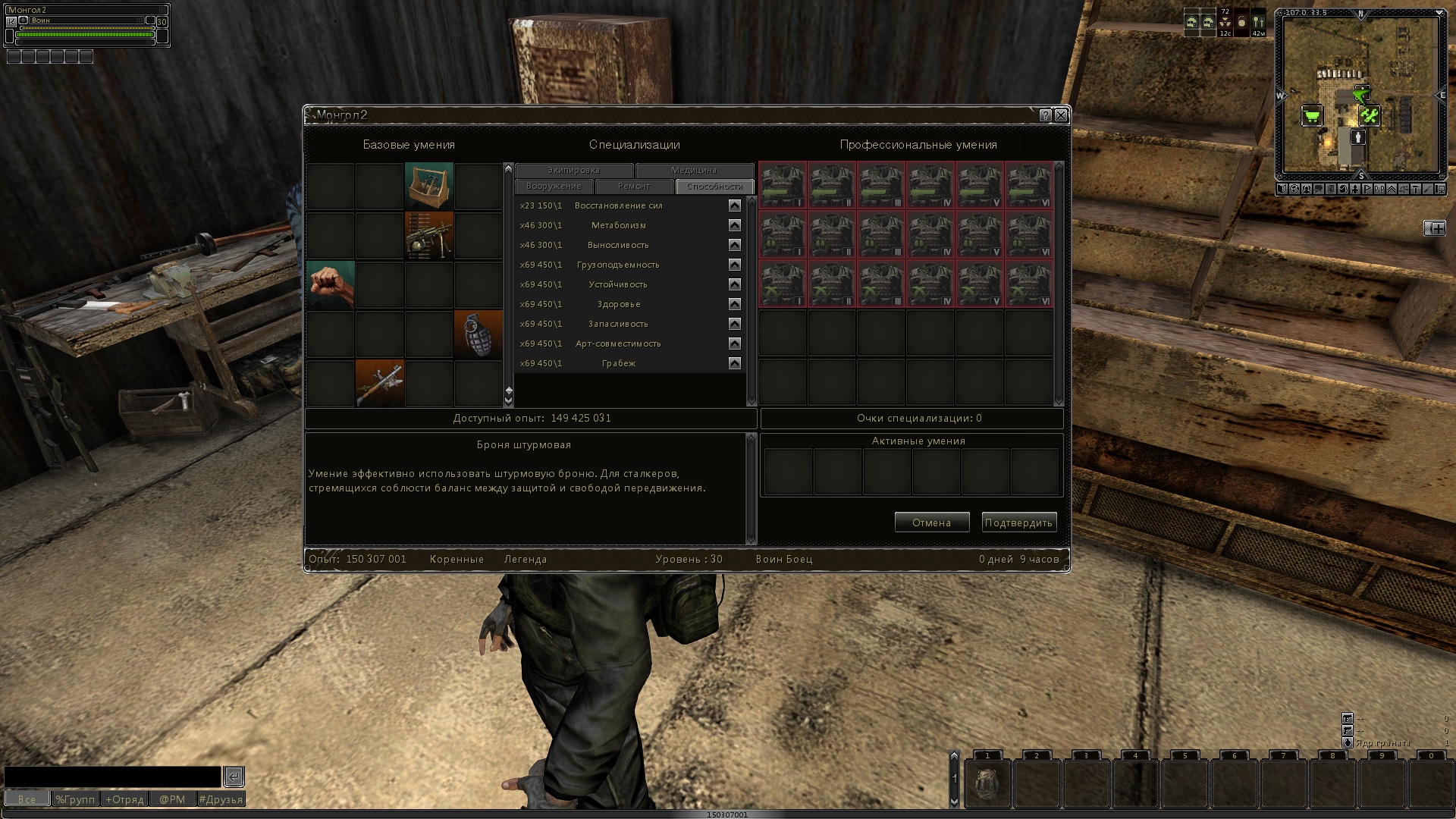Image resolution: width=1456 pixels, height=819 pixels.
Task: Select the toolbox base skill icon
Action: pos(429,186)
